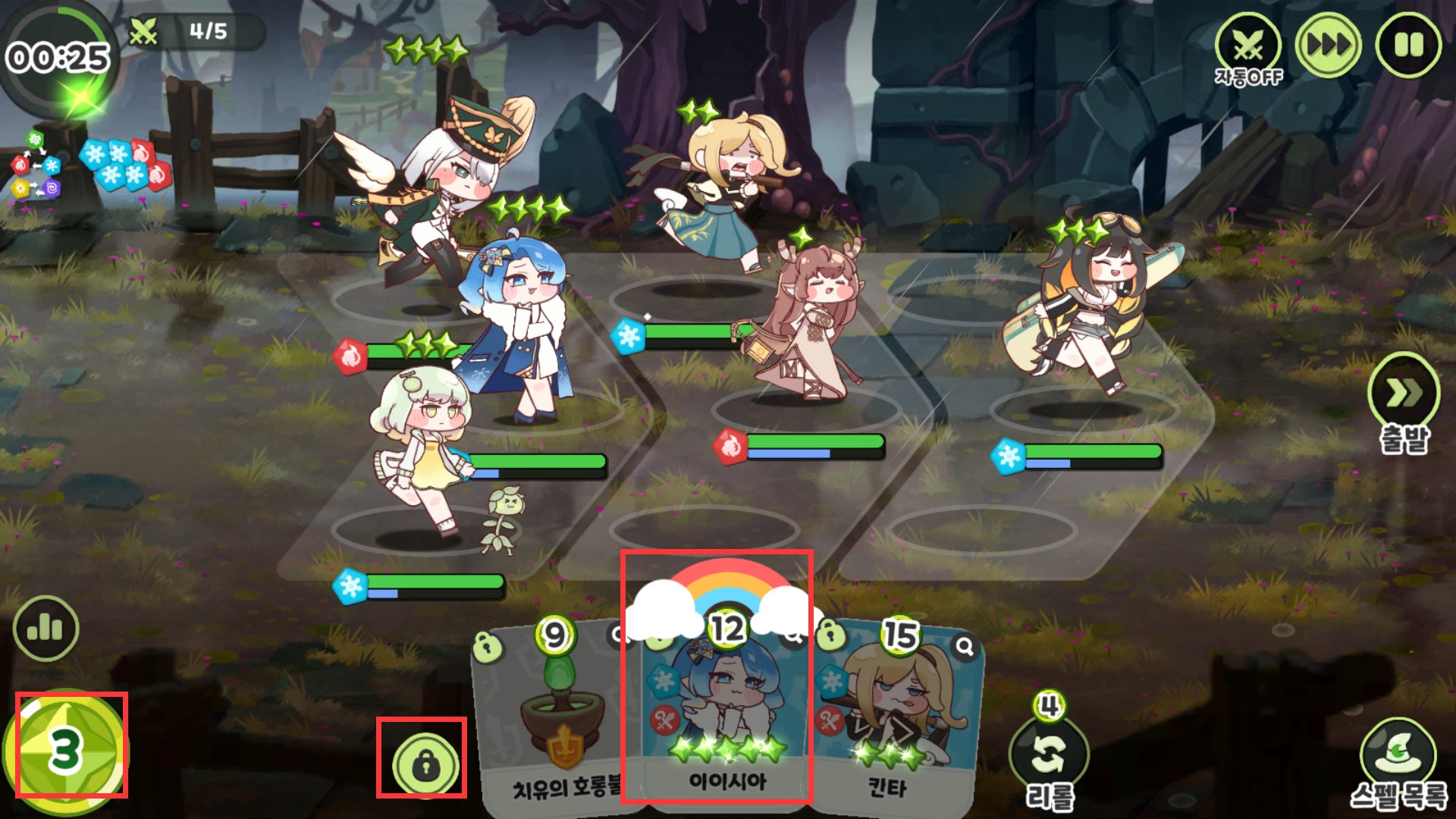Inspect 칸타 card with magnifier icon
The height and width of the screenshot is (819, 1456).
(x=965, y=647)
